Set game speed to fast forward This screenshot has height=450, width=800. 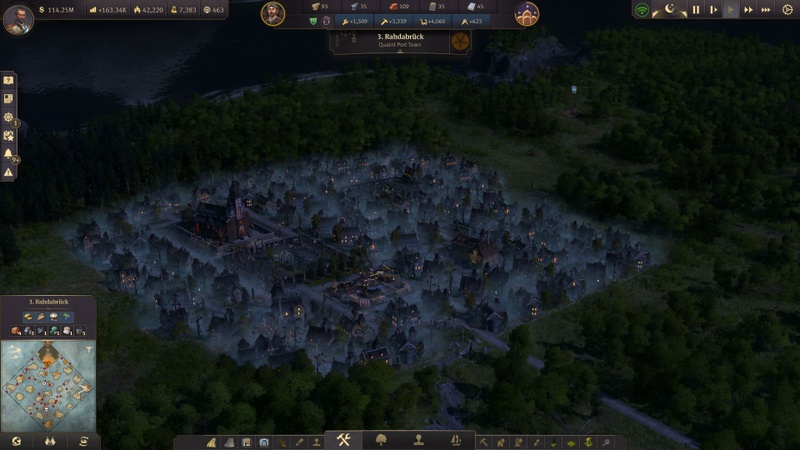pos(748,10)
